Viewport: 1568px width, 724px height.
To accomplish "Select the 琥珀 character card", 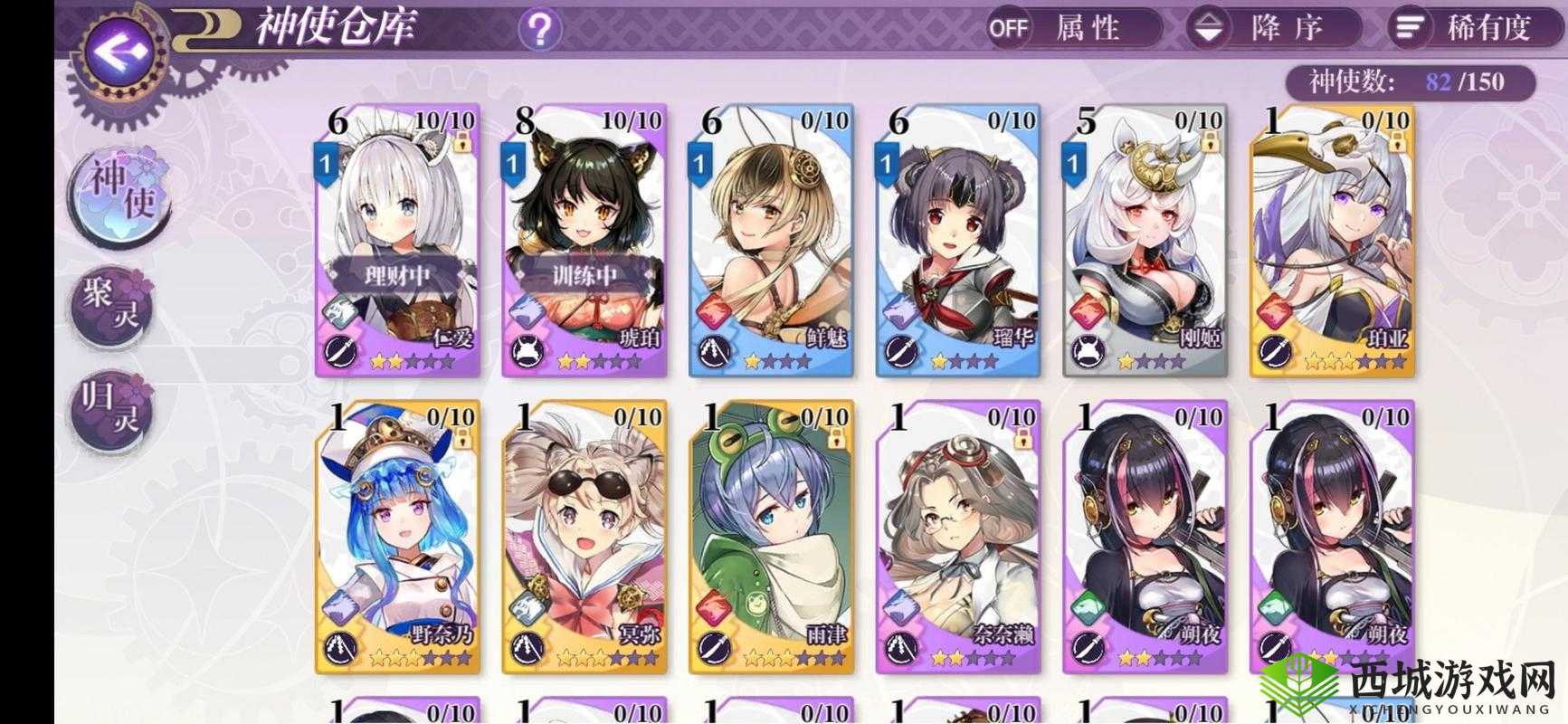I will (x=584, y=240).
